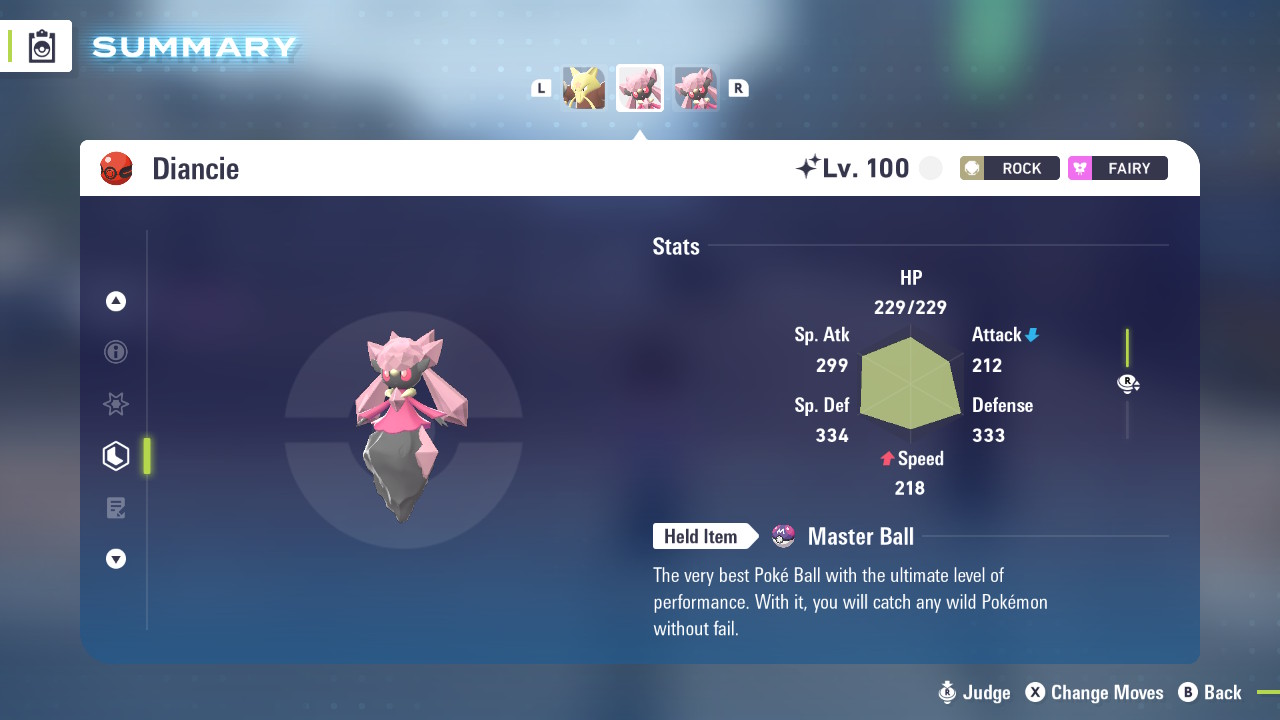Image resolution: width=1280 pixels, height=720 pixels.
Task: Open the Pokémon info page icon
Action: (x=115, y=352)
